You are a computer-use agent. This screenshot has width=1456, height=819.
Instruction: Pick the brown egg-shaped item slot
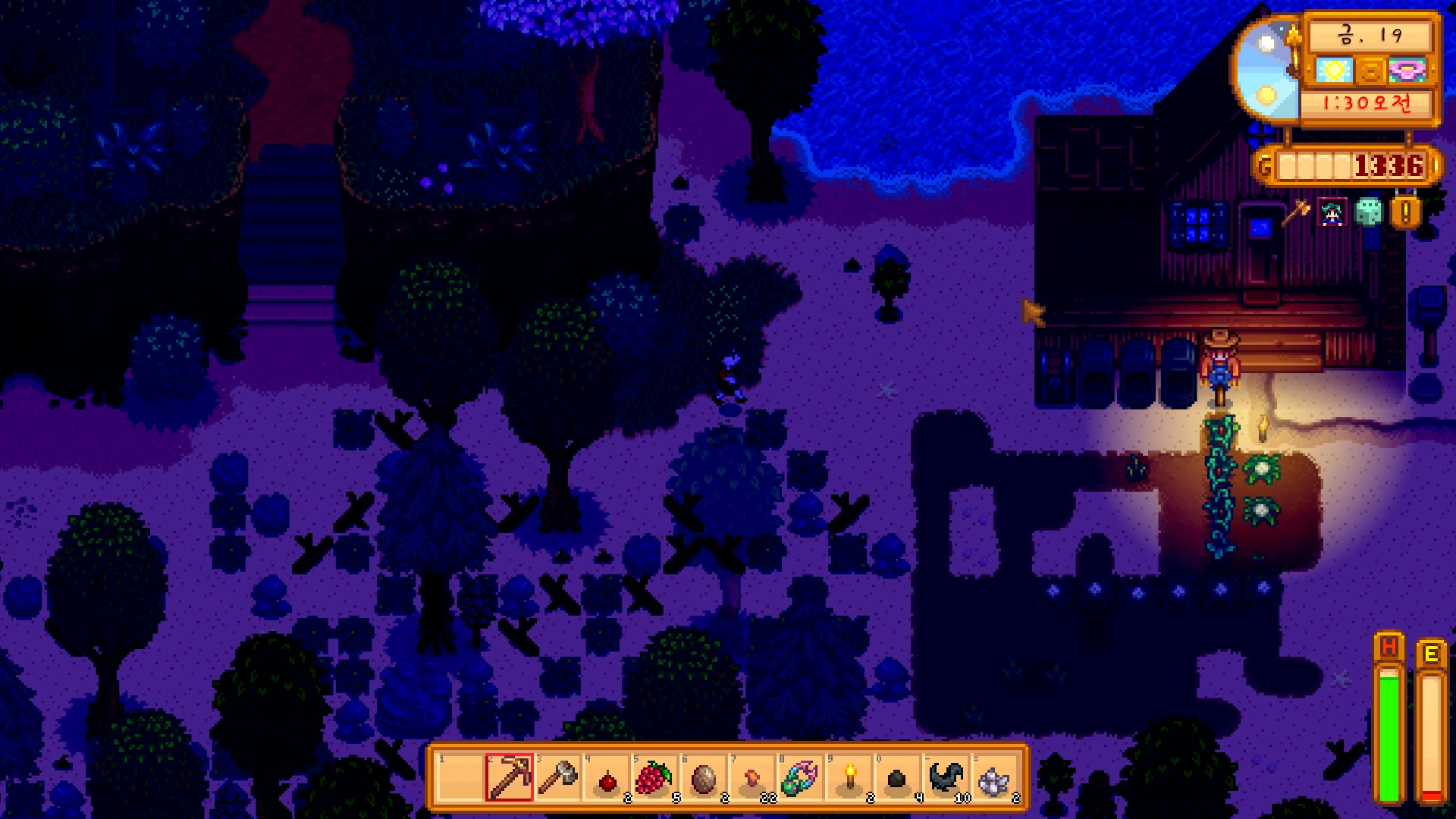click(x=704, y=777)
